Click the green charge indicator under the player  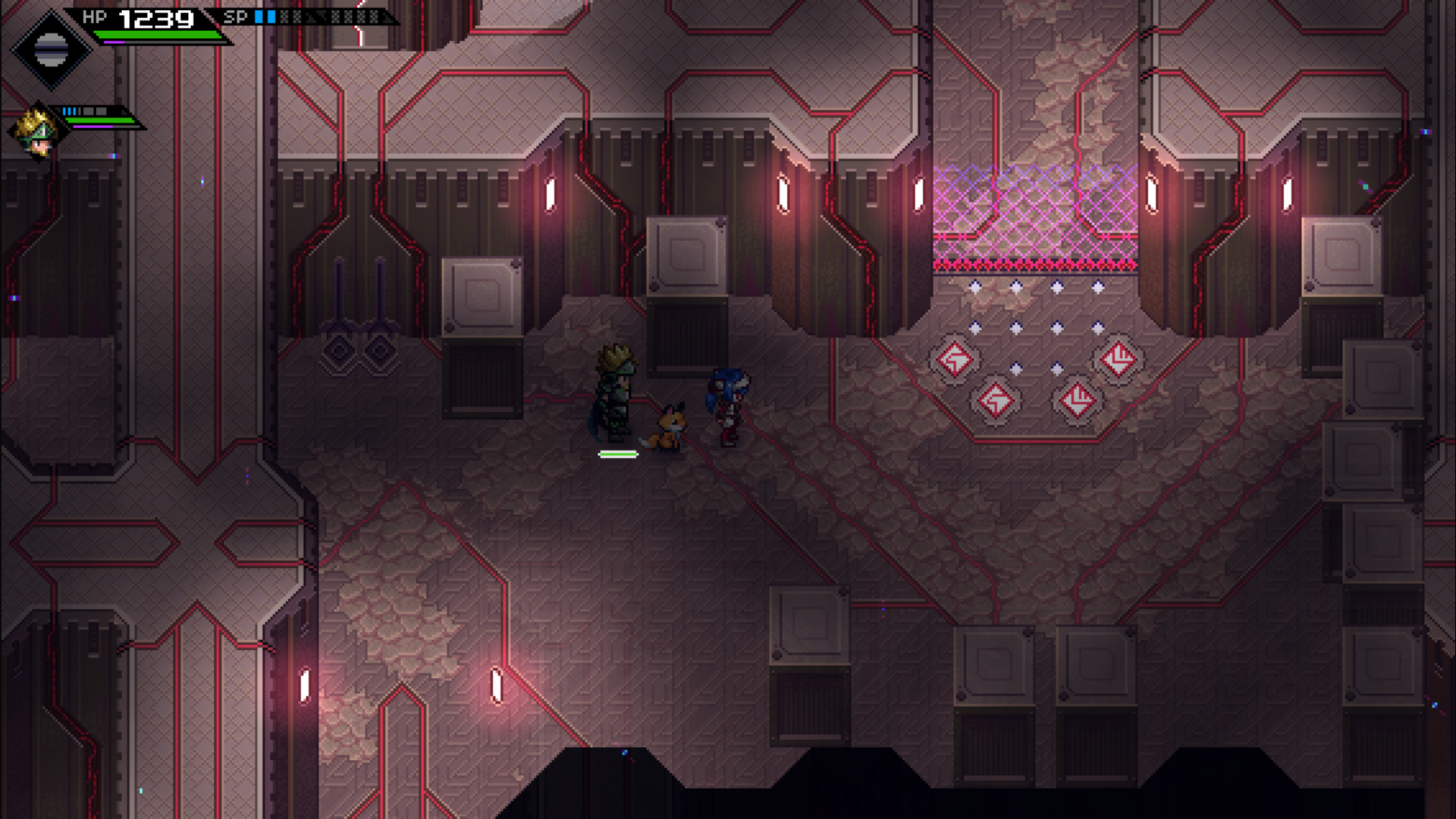click(x=618, y=455)
